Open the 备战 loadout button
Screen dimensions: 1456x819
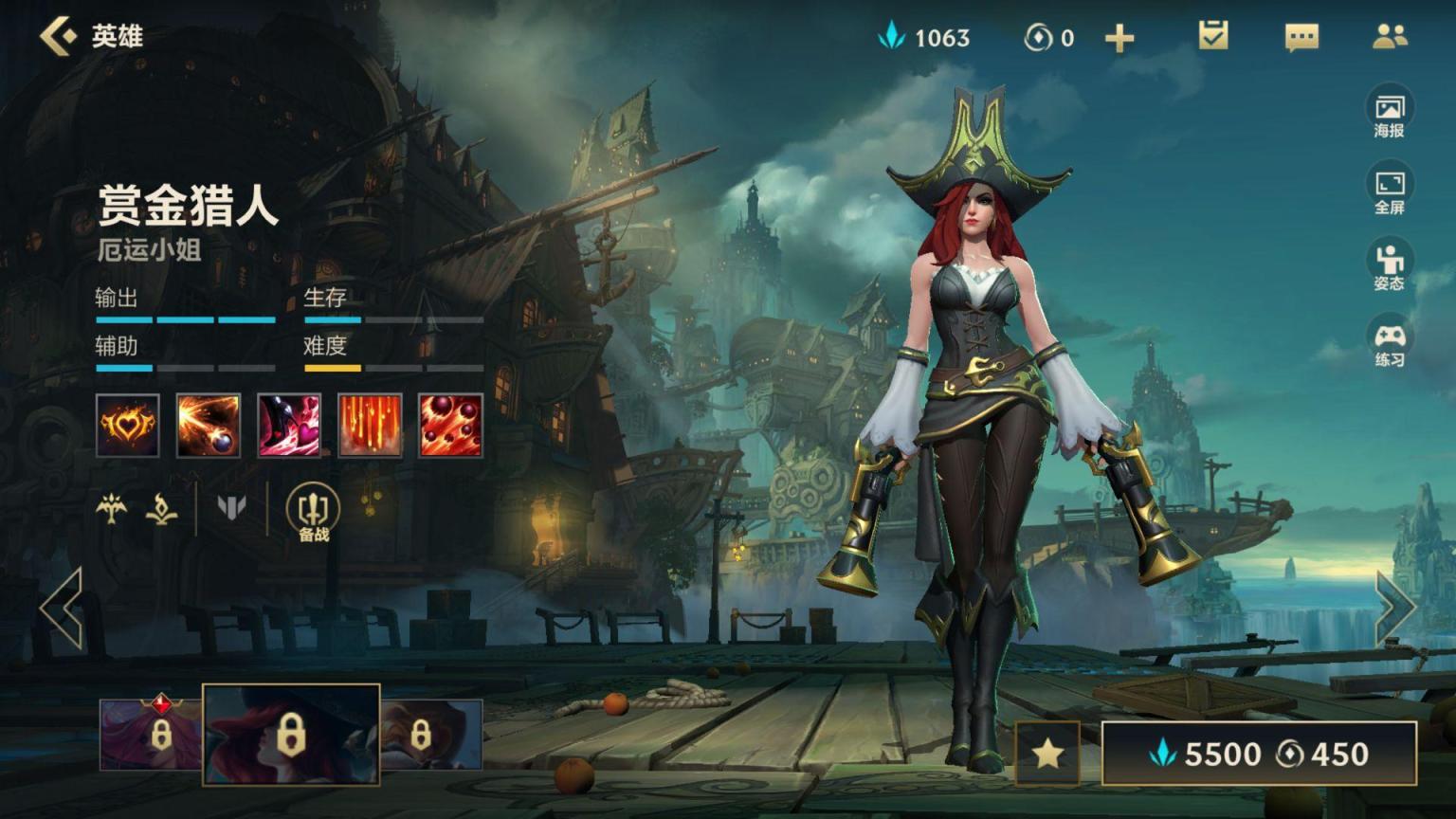click(313, 513)
